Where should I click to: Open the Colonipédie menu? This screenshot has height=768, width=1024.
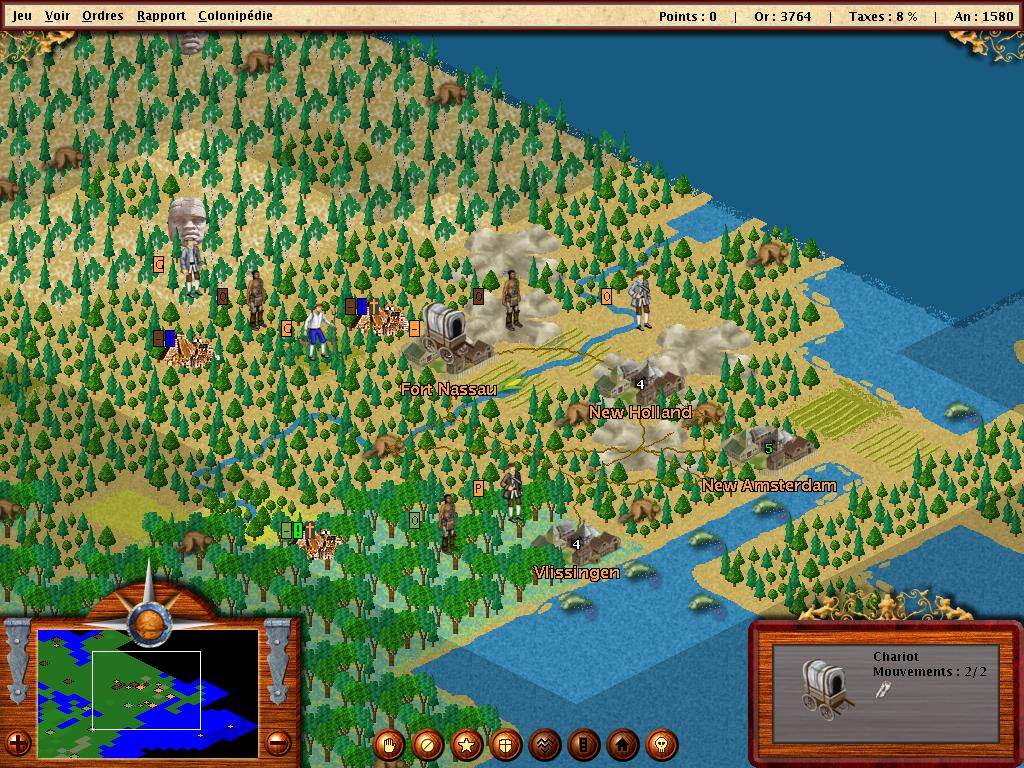pos(235,16)
